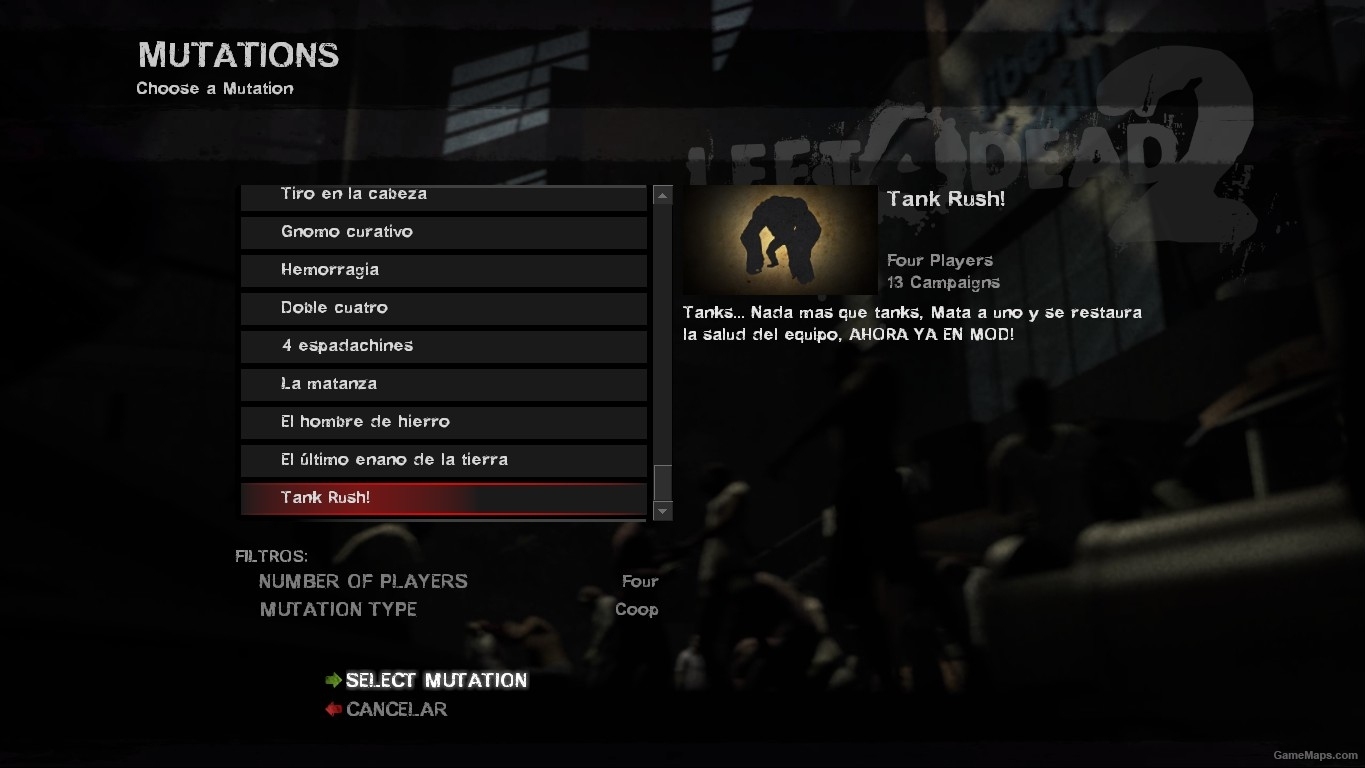The width and height of the screenshot is (1365, 768).
Task: Select the El hombre de hierro mutation
Action: tap(444, 422)
